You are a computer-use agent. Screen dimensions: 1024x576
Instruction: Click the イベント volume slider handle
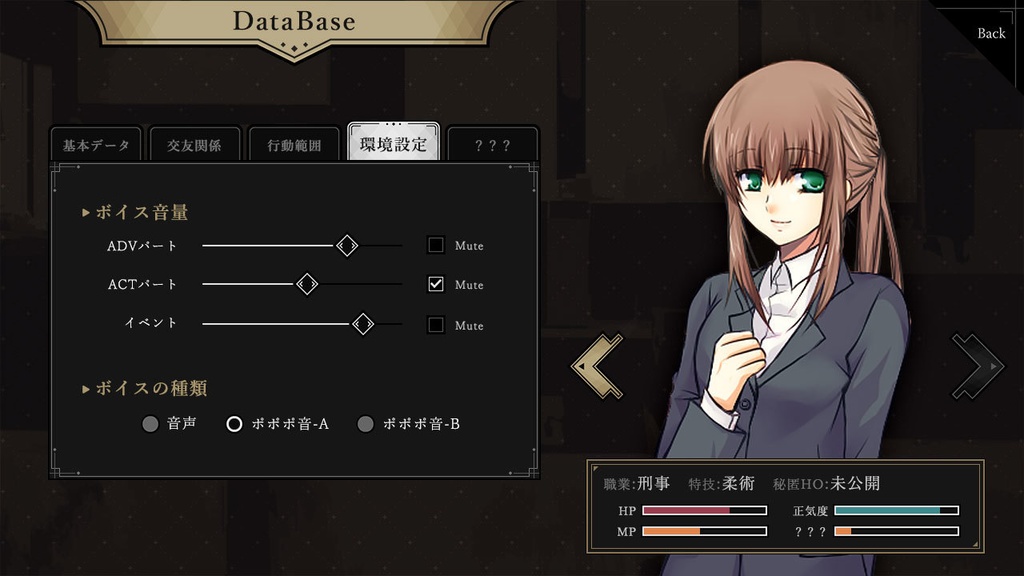click(363, 324)
